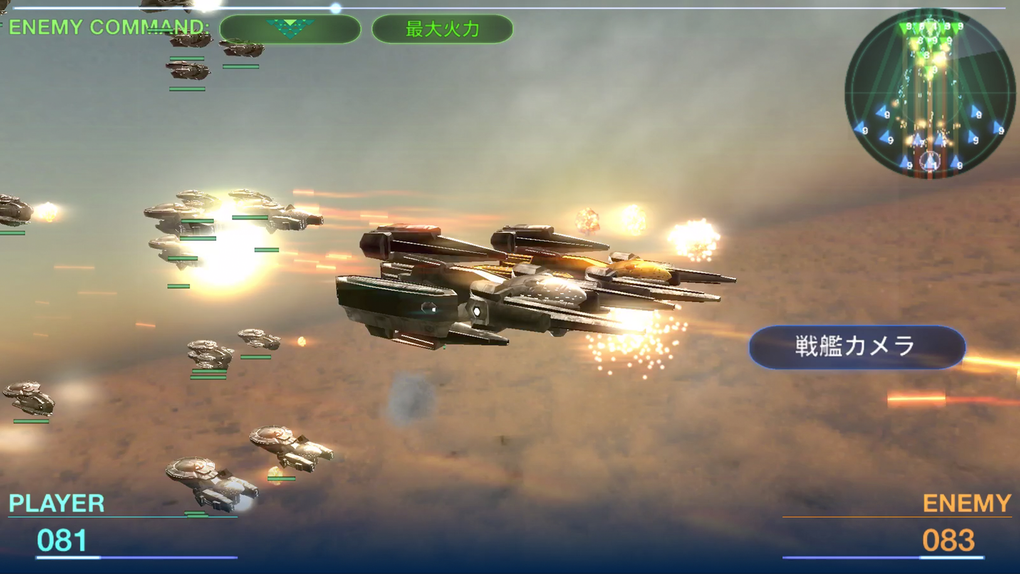Open the circular radar minimap

pos(929,93)
